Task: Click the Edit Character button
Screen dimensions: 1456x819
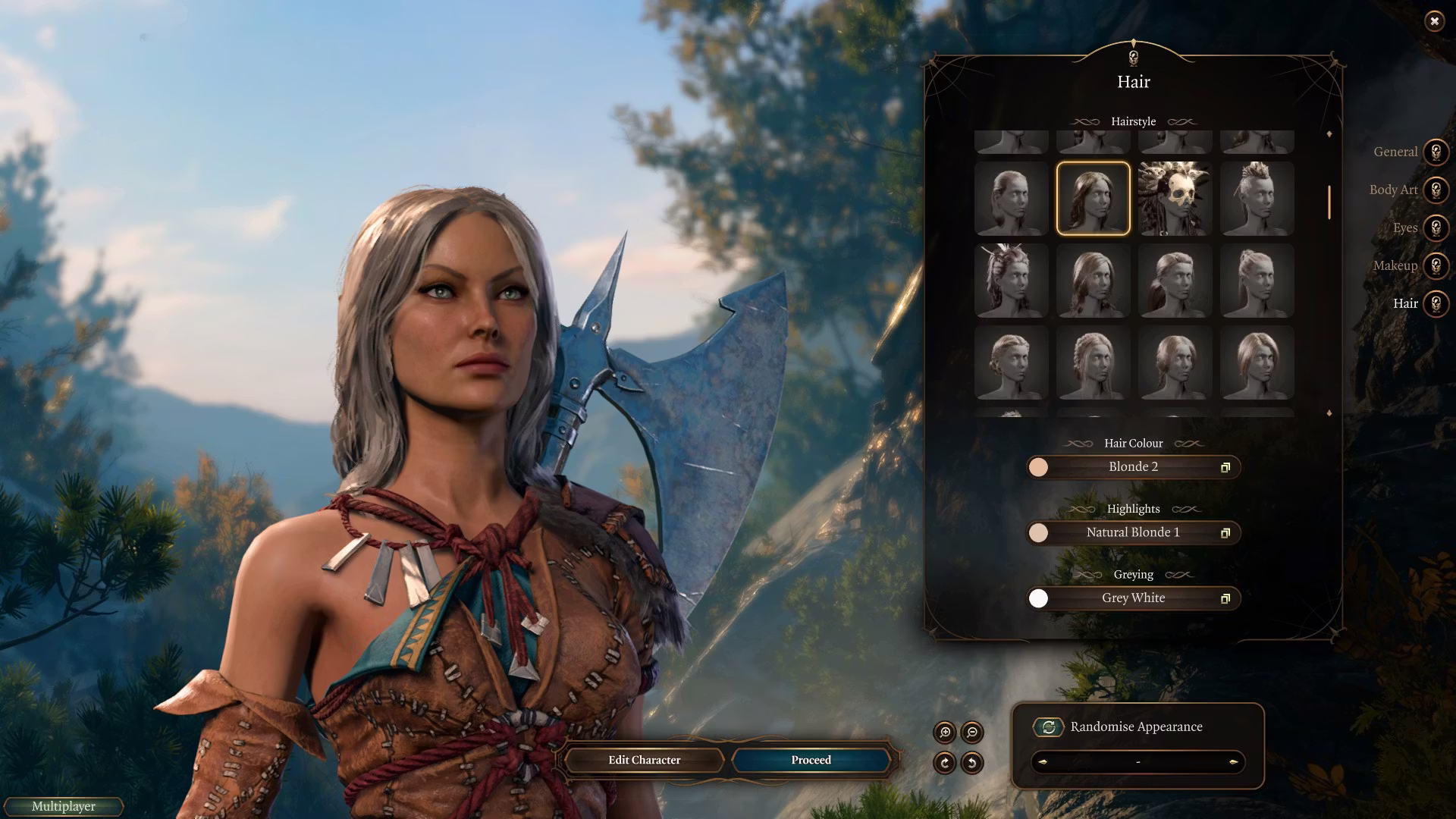Action: (x=644, y=760)
